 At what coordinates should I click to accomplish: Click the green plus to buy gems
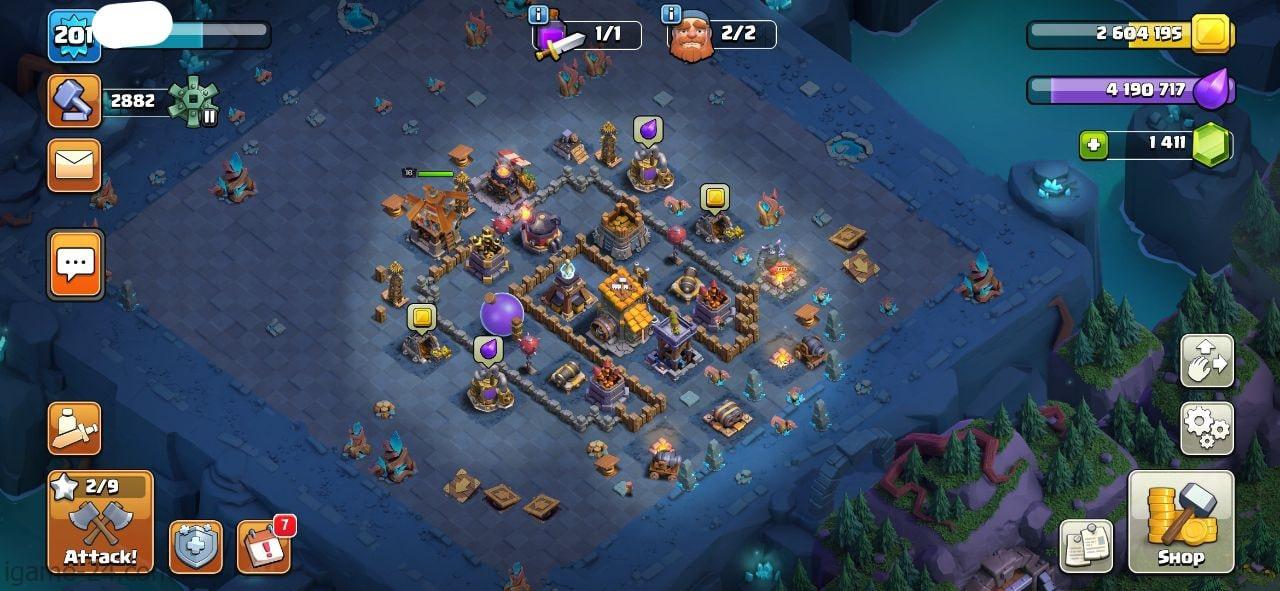pos(1093,145)
